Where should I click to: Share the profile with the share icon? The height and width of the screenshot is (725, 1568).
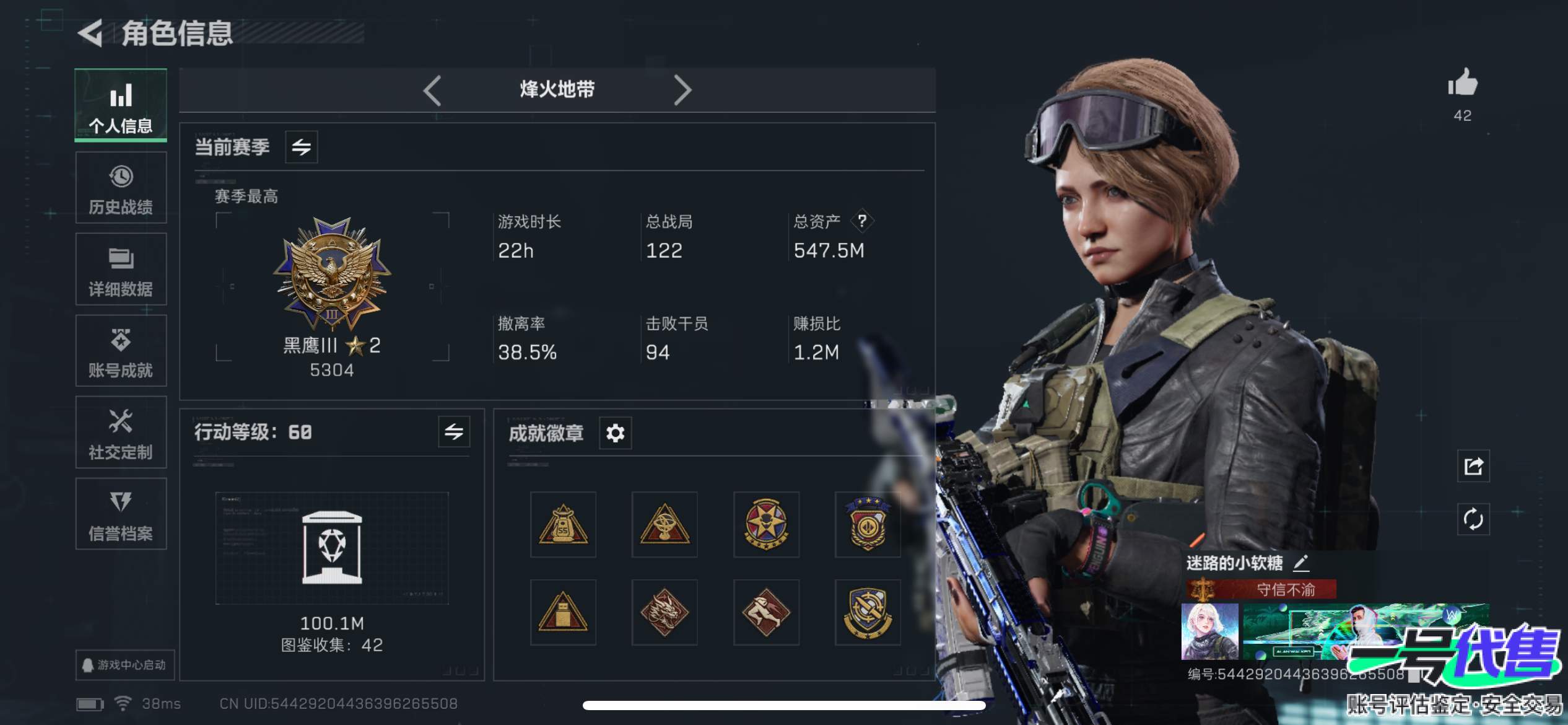1473,466
